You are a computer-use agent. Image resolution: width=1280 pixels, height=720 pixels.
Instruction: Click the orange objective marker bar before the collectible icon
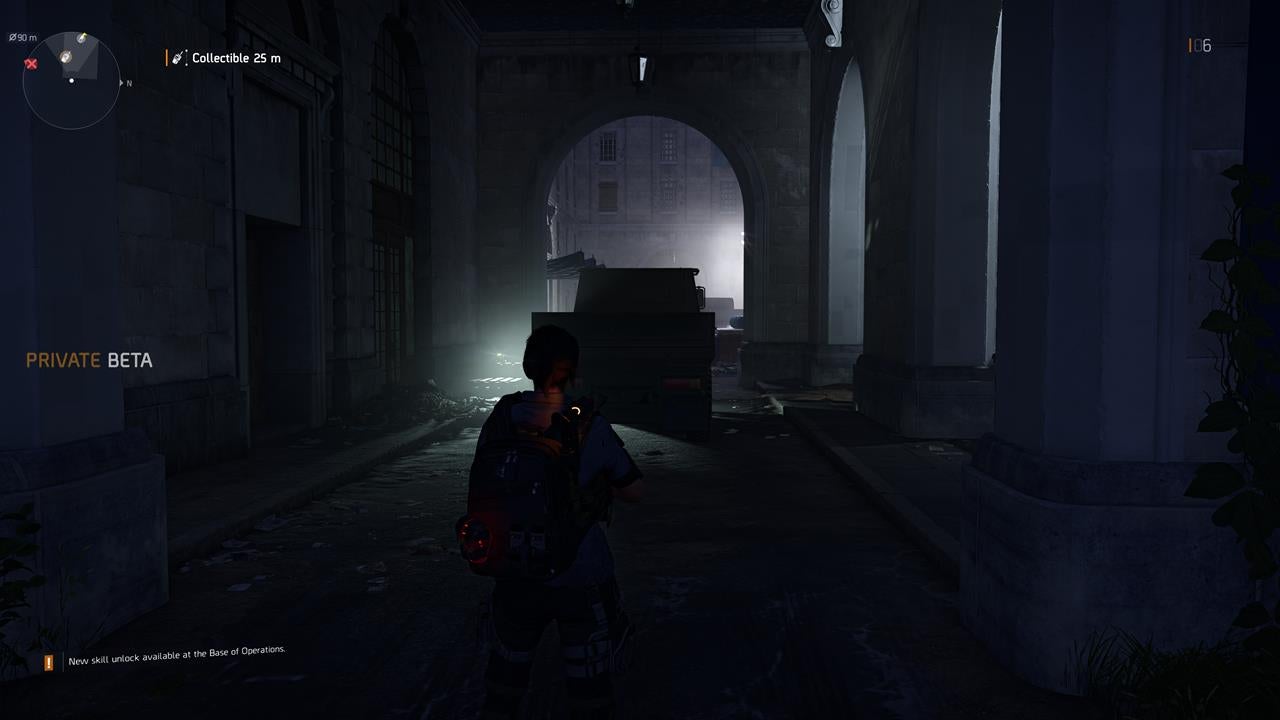(x=167, y=57)
